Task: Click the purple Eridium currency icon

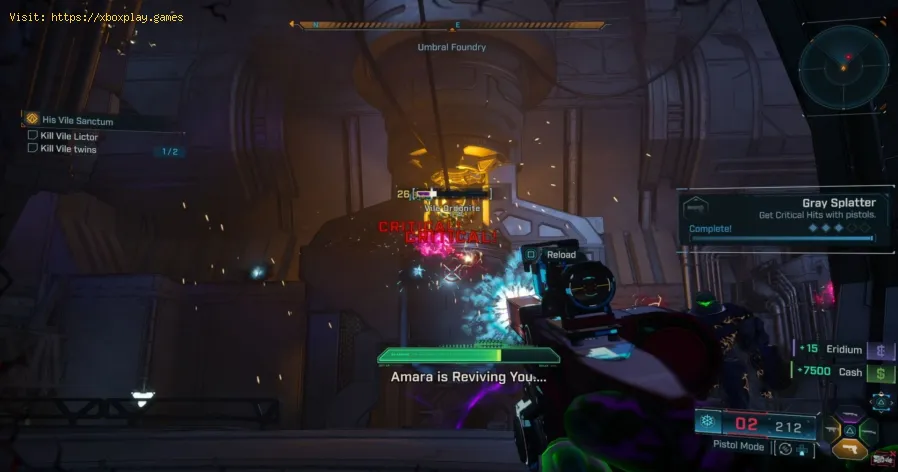Action: [881, 350]
